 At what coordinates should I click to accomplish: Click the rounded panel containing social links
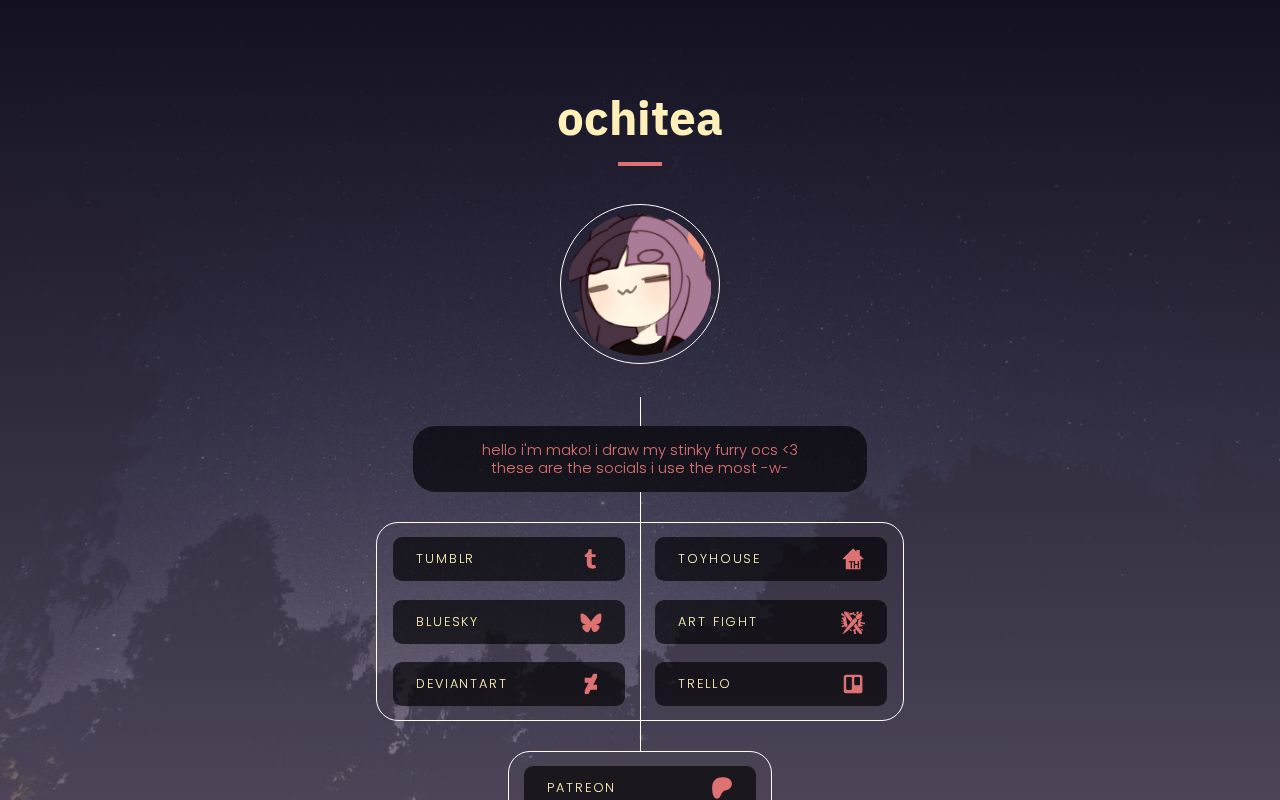pos(640,621)
